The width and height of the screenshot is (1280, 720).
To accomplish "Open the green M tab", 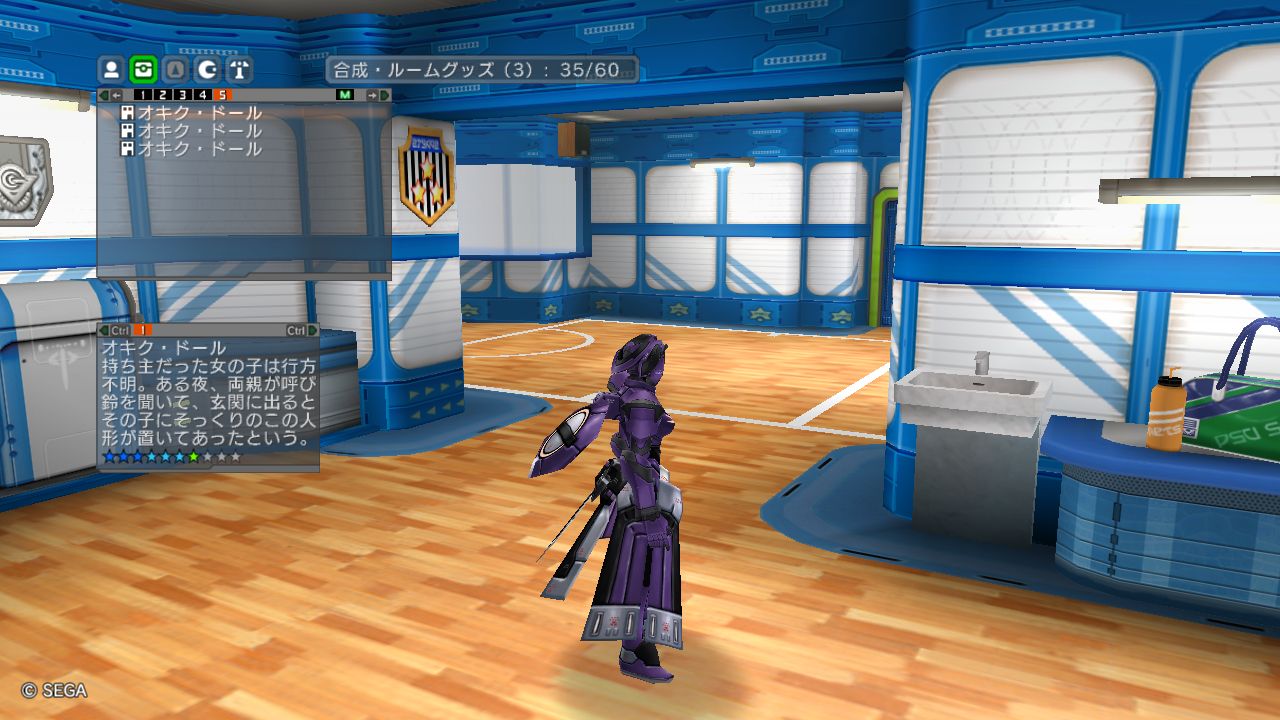I will pyautogui.click(x=345, y=95).
